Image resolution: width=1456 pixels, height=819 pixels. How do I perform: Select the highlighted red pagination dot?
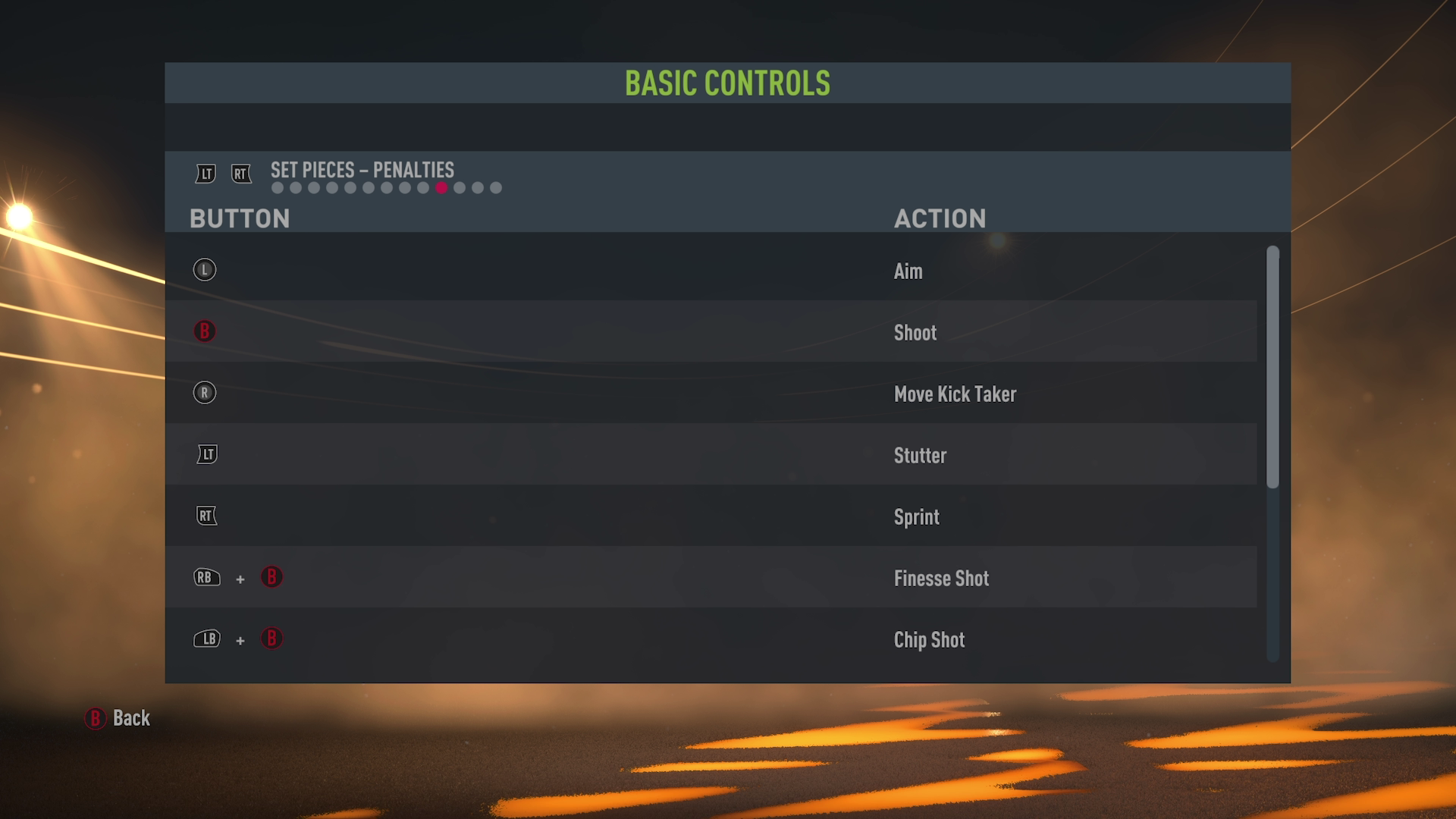pos(441,187)
